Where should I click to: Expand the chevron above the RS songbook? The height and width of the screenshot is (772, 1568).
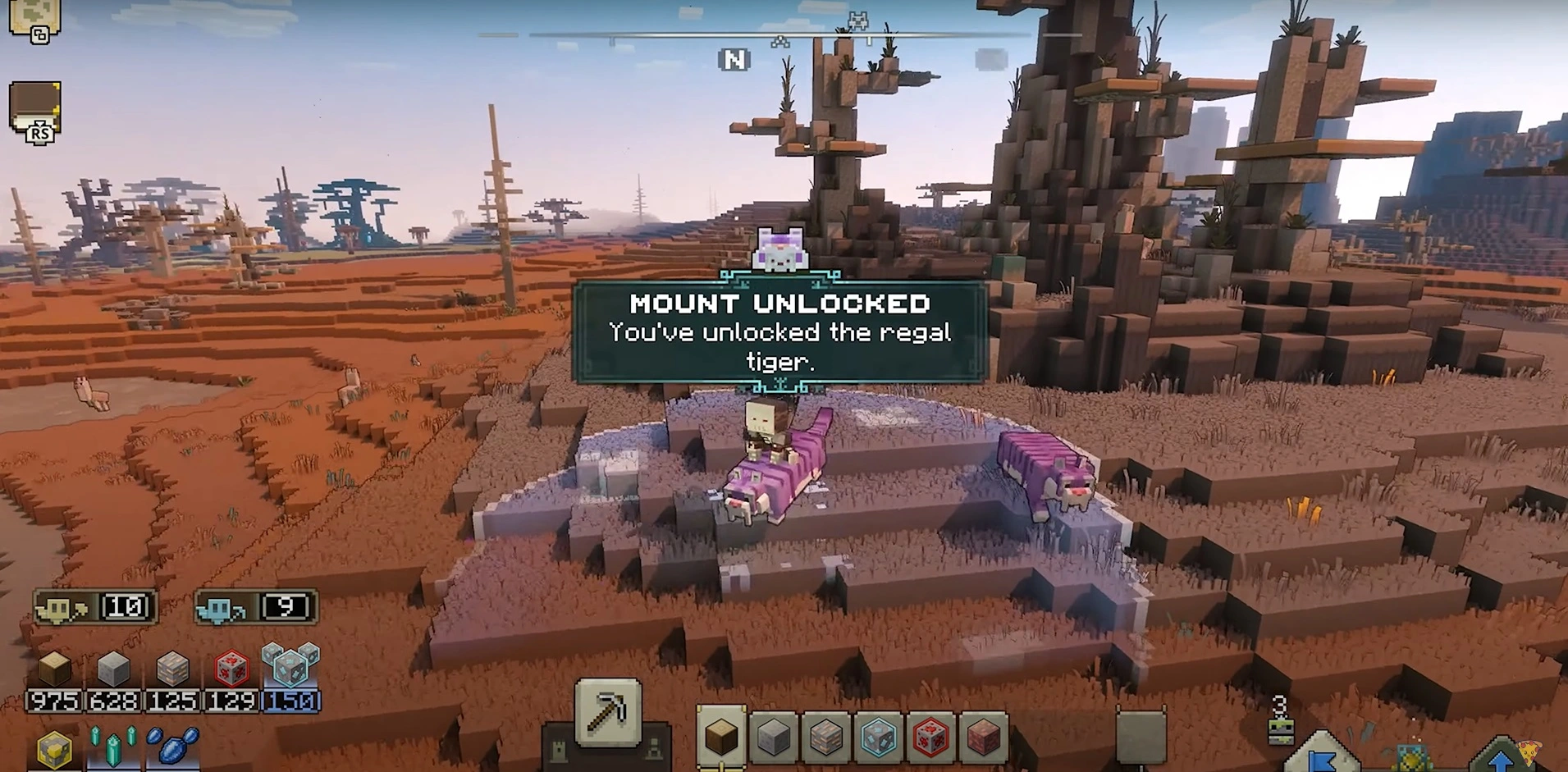(x=41, y=124)
